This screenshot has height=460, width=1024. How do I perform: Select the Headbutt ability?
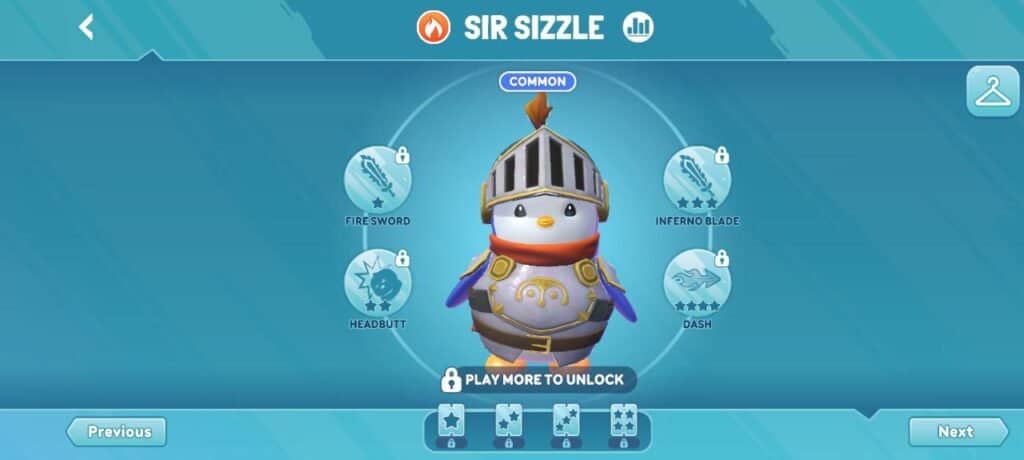(378, 284)
